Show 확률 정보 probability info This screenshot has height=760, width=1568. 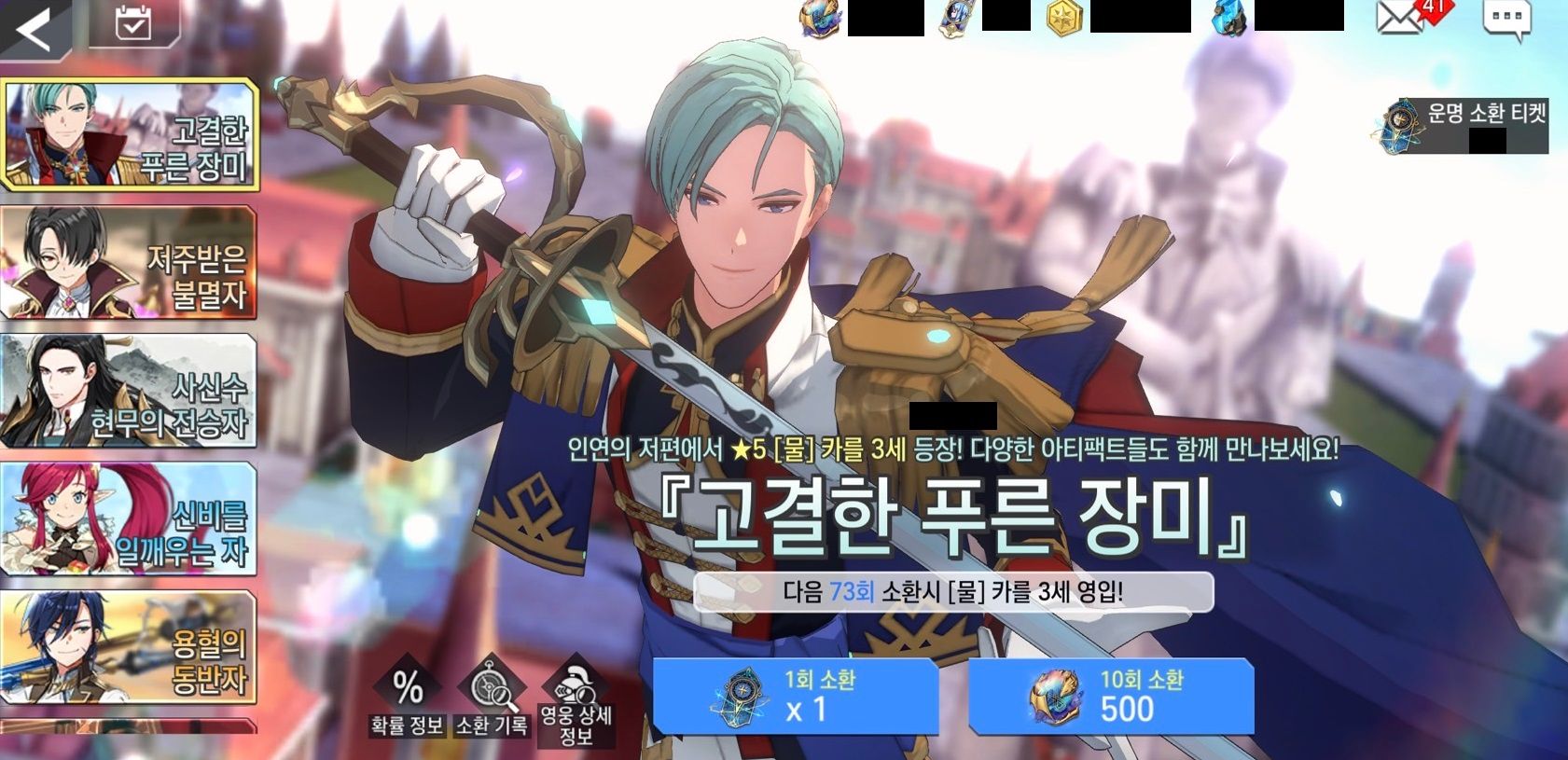407,701
